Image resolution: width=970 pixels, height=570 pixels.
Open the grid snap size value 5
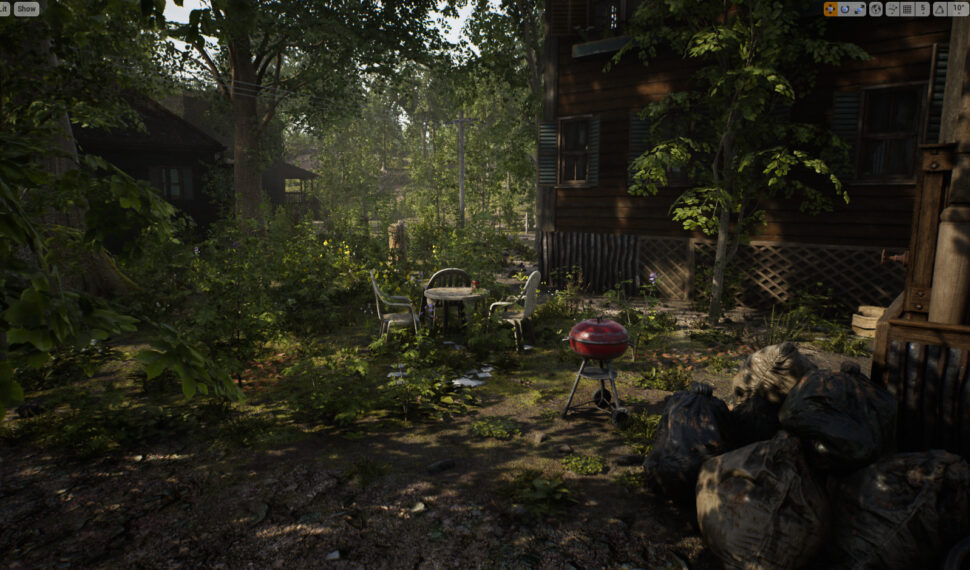pos(923,9)
